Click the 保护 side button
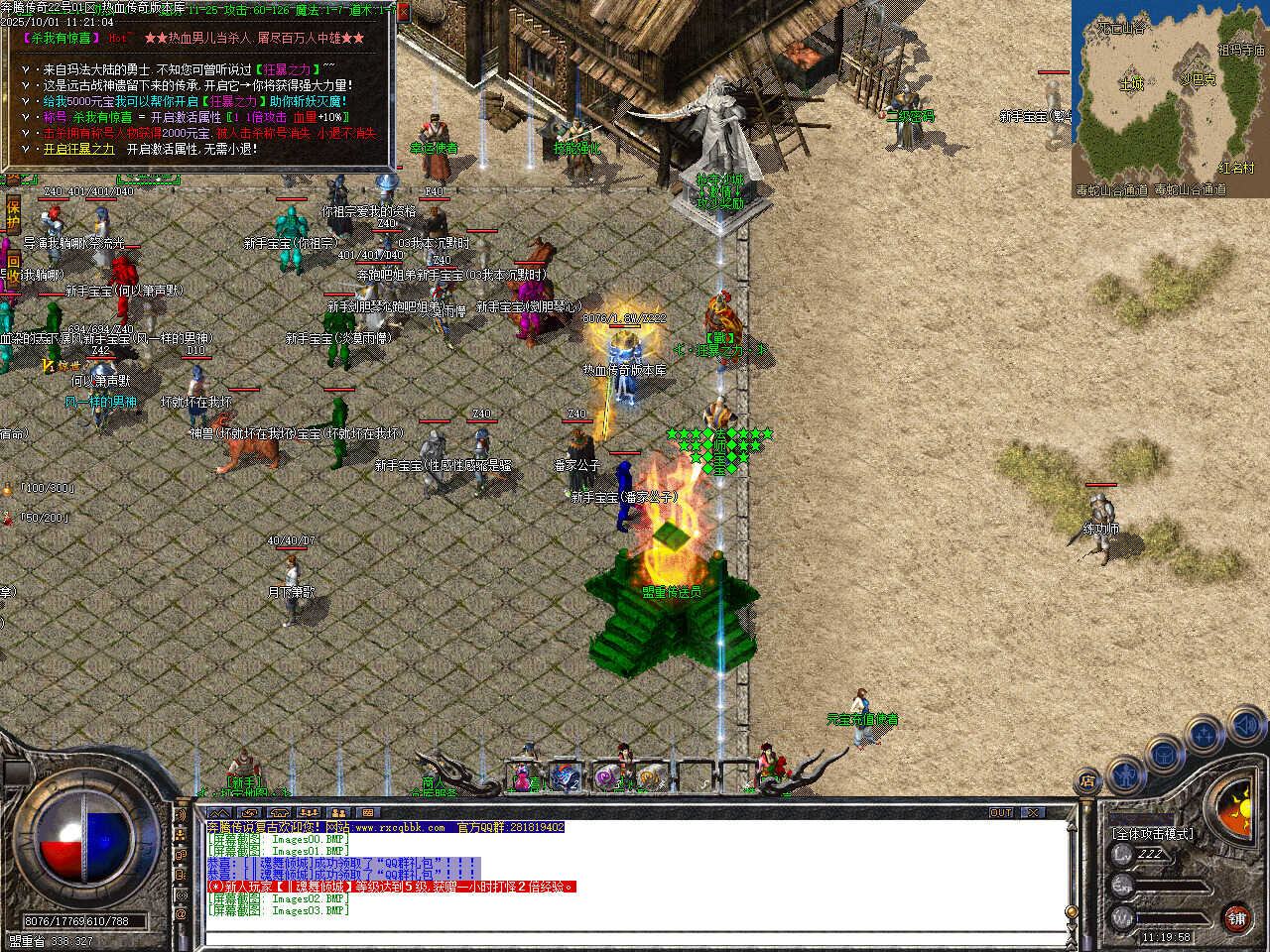The width and height of the screenshot is (1270, 952). (x=13, y=214)
